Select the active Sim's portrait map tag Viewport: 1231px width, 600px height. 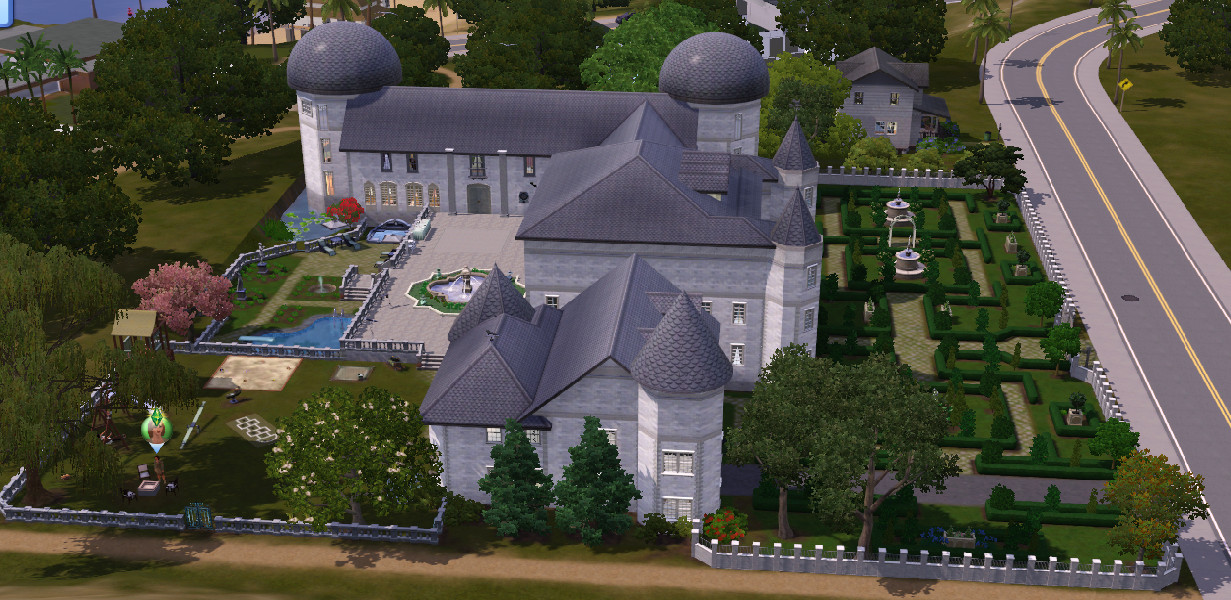156,427
